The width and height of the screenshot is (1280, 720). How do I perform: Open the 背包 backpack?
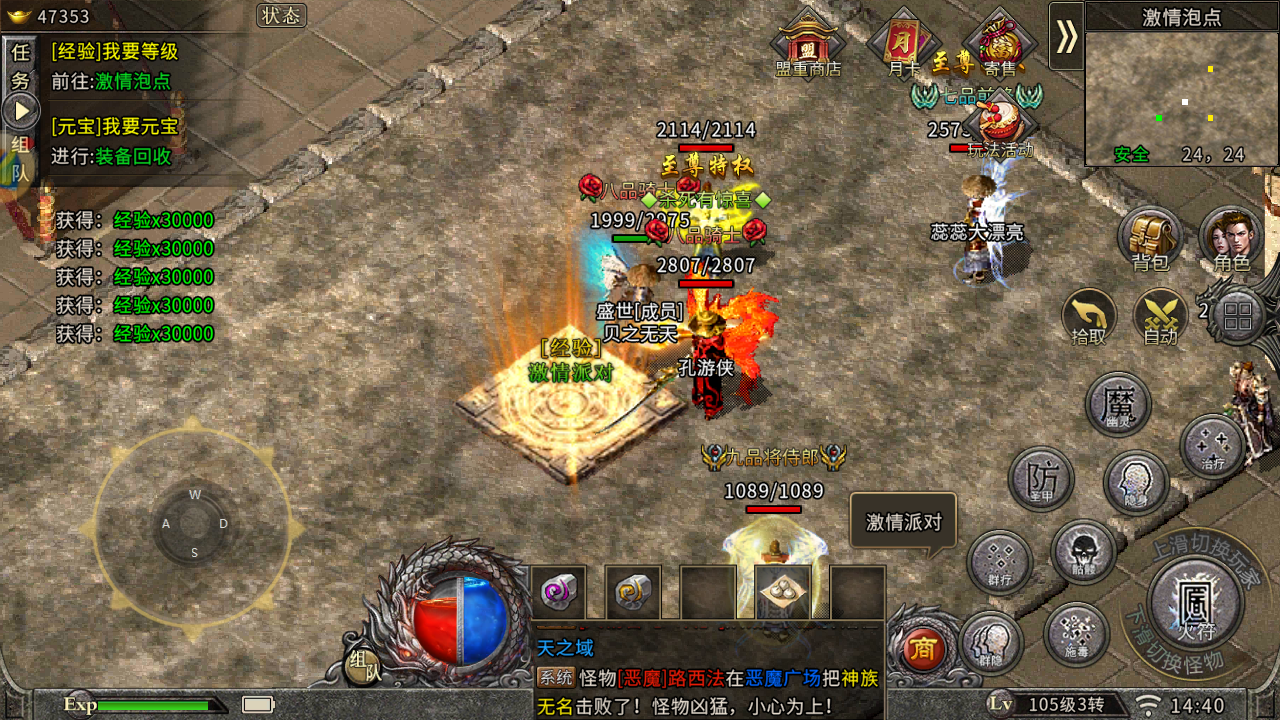tap(1150, 239)
